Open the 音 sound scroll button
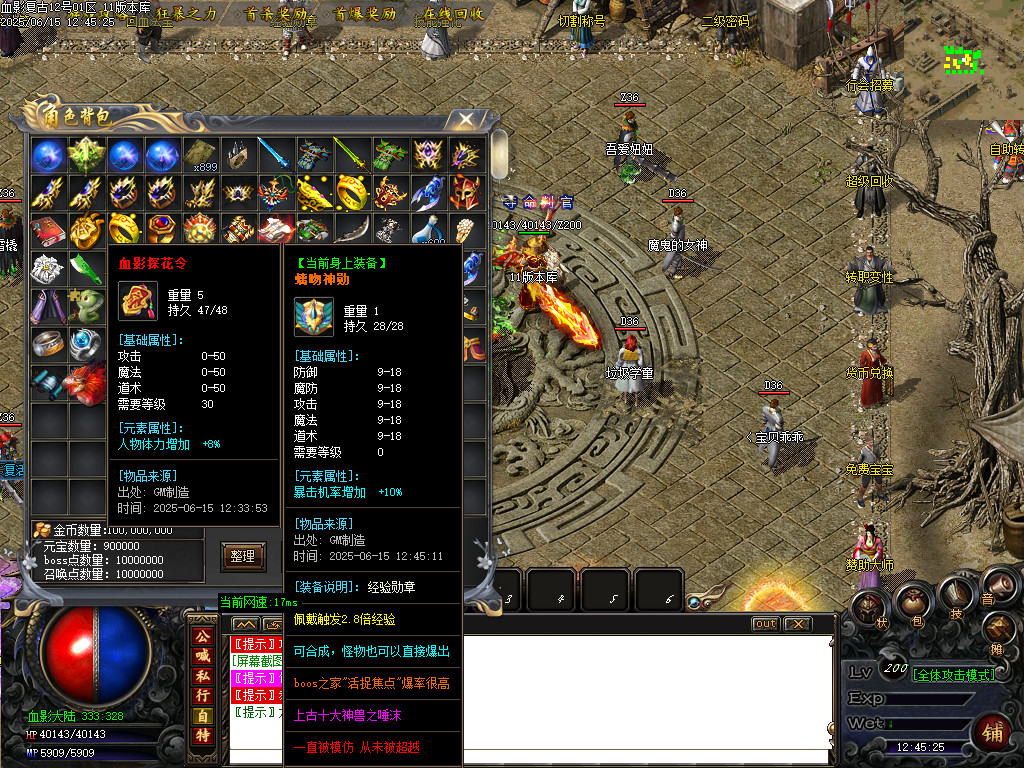Image resolution: width=1024 pixels, height=768 pixels. tap(995, 584)
